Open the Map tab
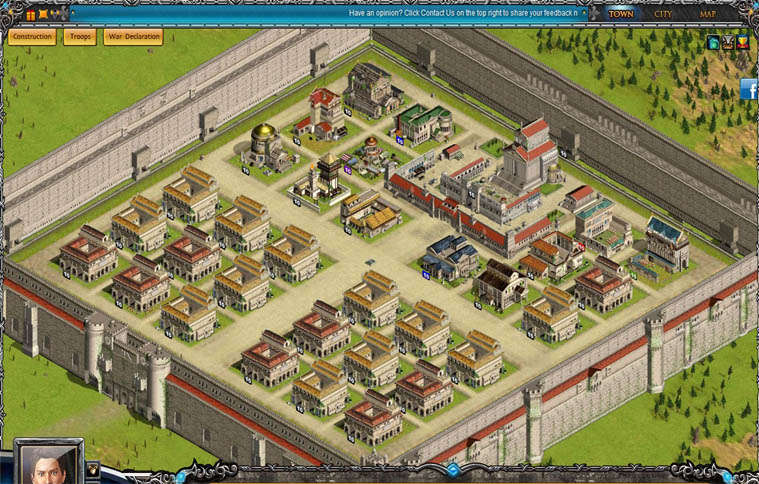 [x=708, y=14]
